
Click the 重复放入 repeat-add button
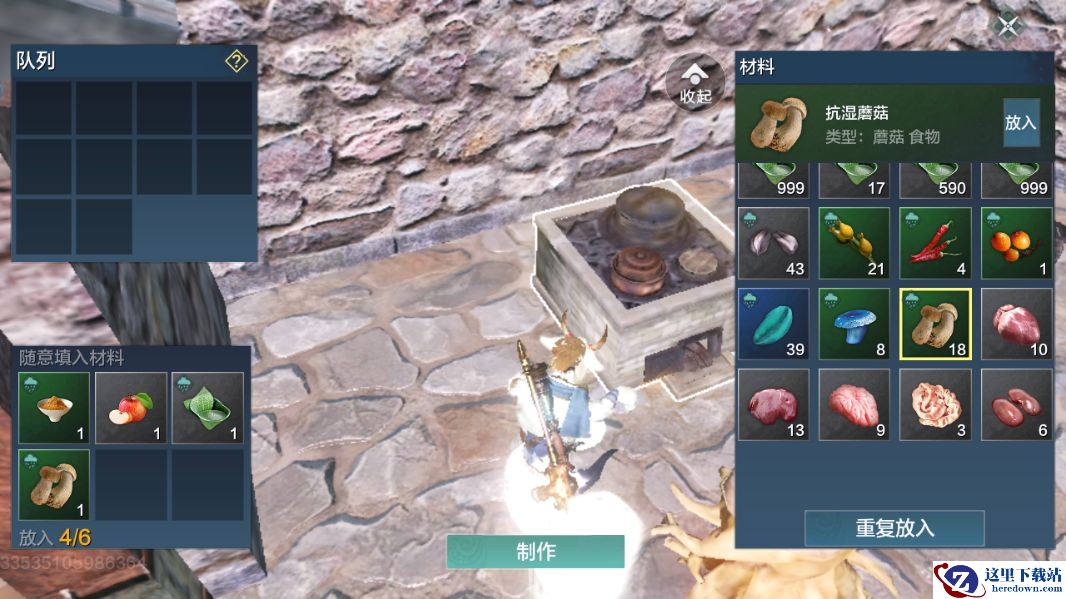[894, 528]
